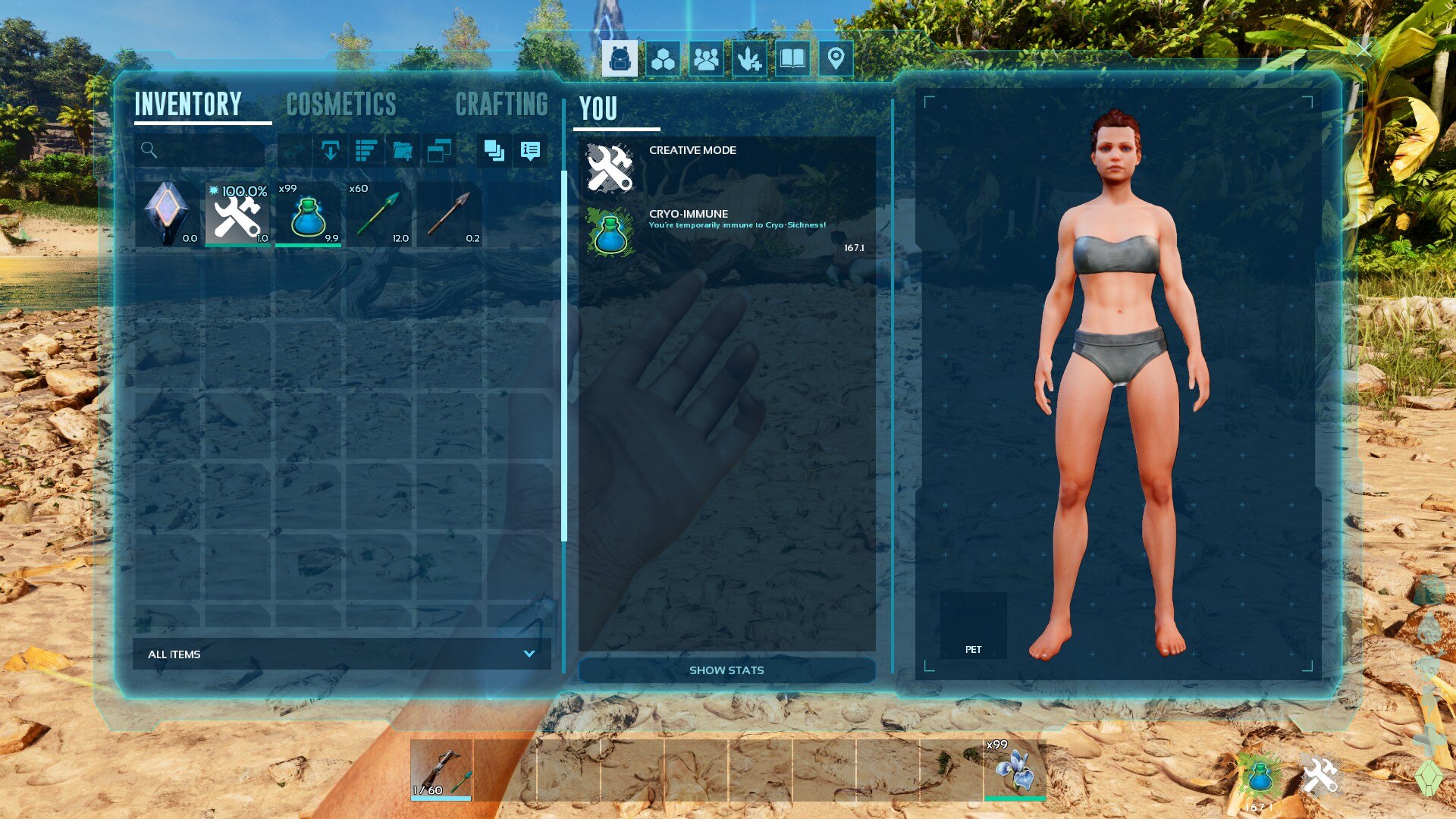
Task: Toggle item tooltips with the info bubble button
Action: [530, 151]
